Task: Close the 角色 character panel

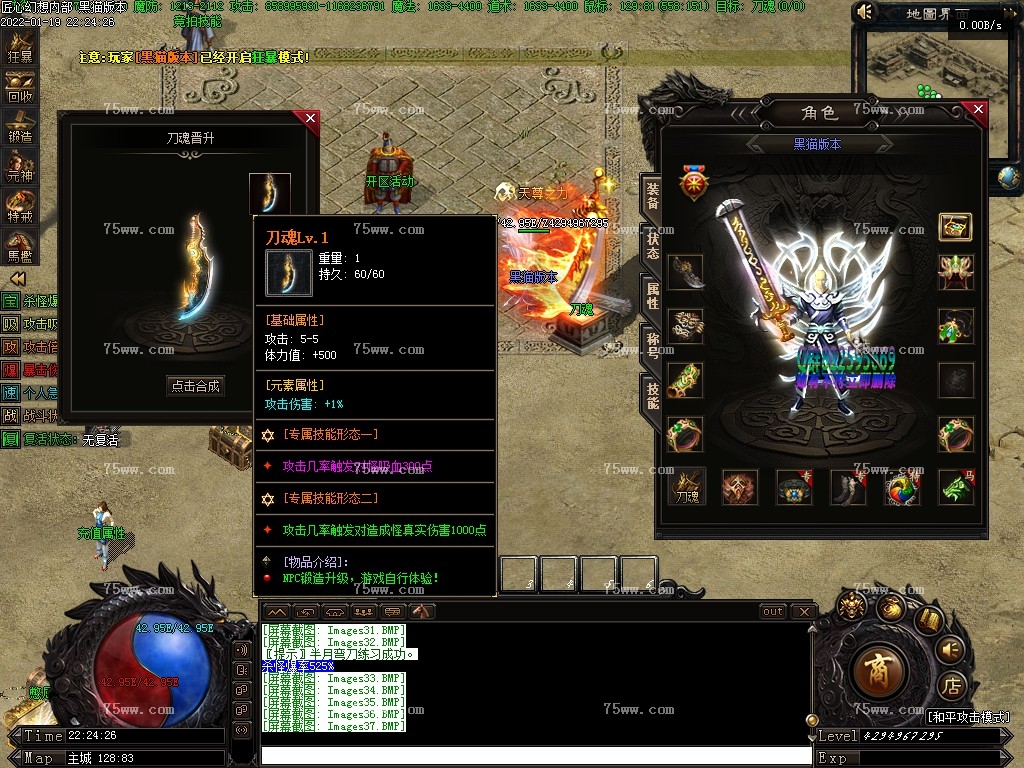Action: click(x=978, y=109)
